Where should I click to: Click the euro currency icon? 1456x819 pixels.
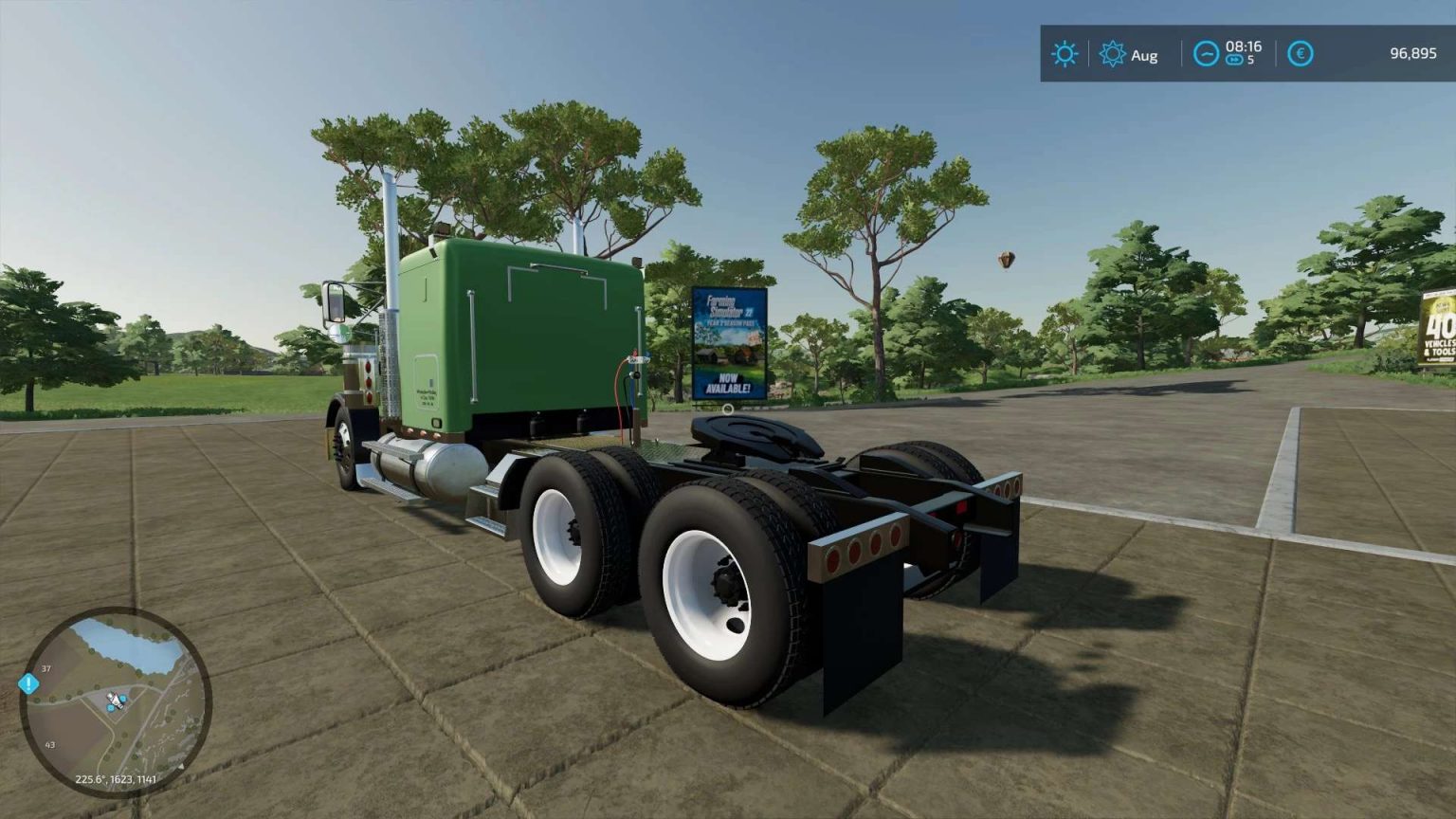[1301, 53]
